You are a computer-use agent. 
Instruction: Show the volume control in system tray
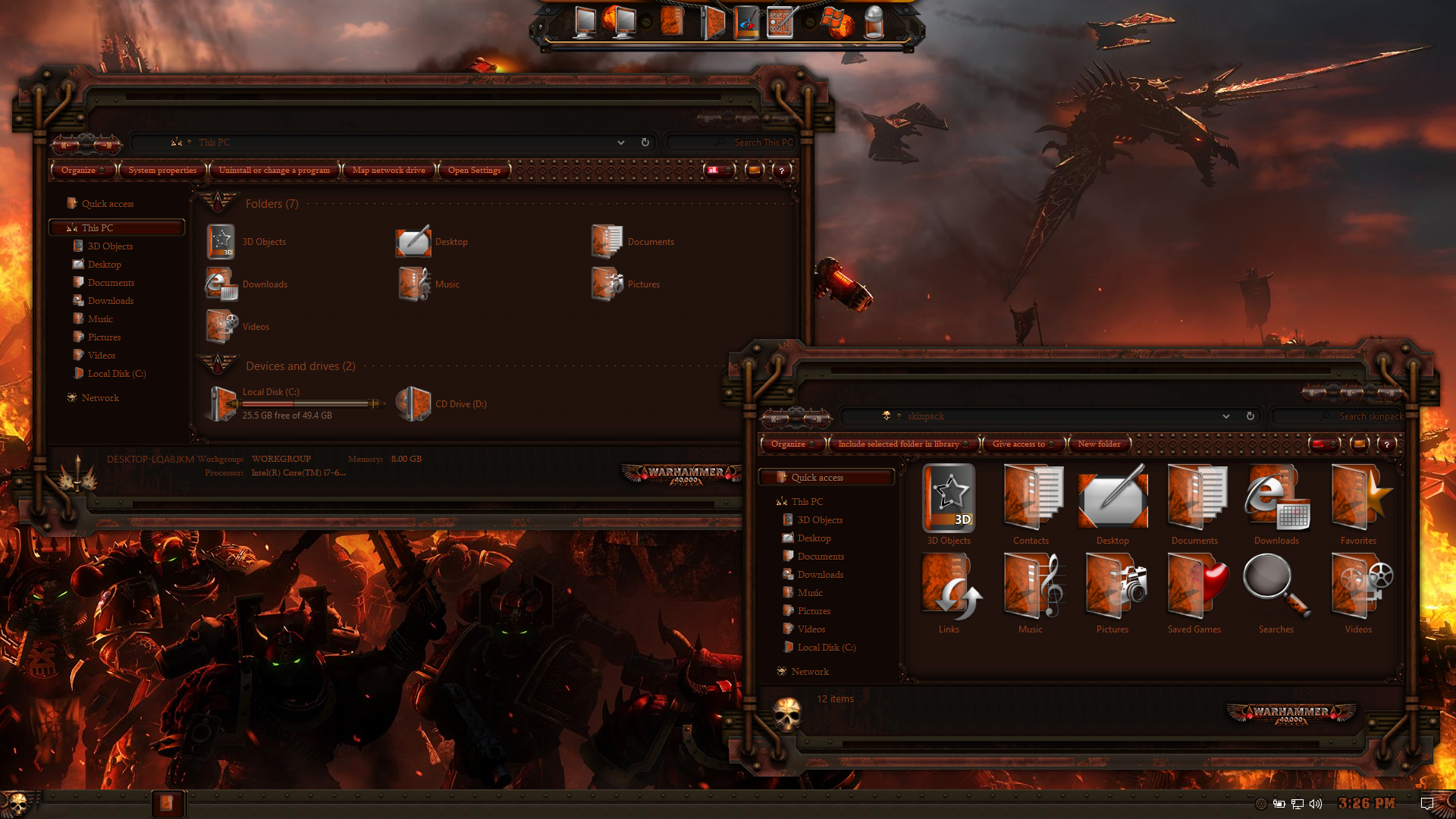click(x=1316, y=804)
